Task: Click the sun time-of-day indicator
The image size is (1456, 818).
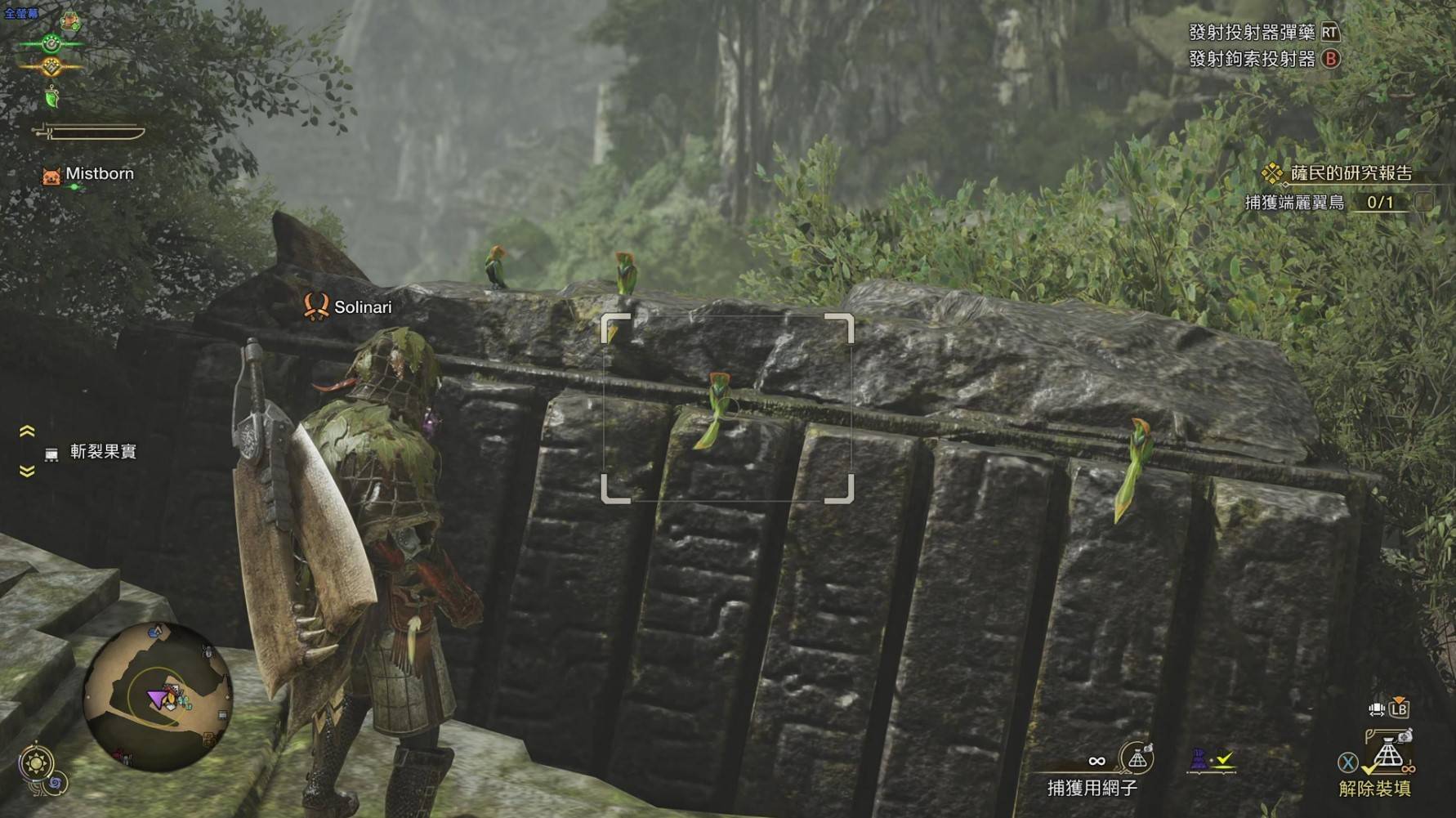Action: coord(37,763)
